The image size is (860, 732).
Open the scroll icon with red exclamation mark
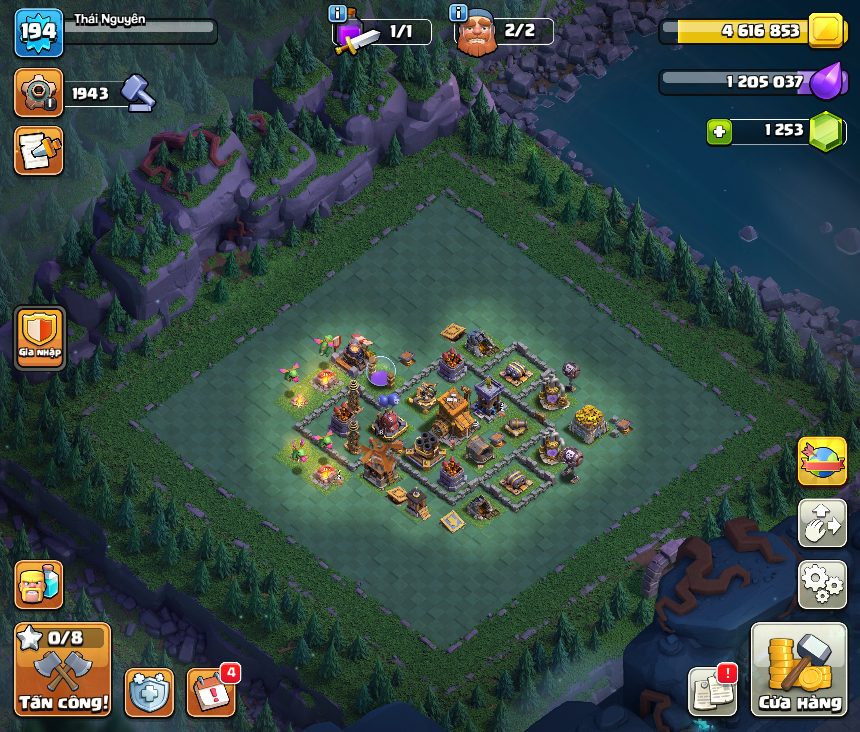[x=712, y=690]
